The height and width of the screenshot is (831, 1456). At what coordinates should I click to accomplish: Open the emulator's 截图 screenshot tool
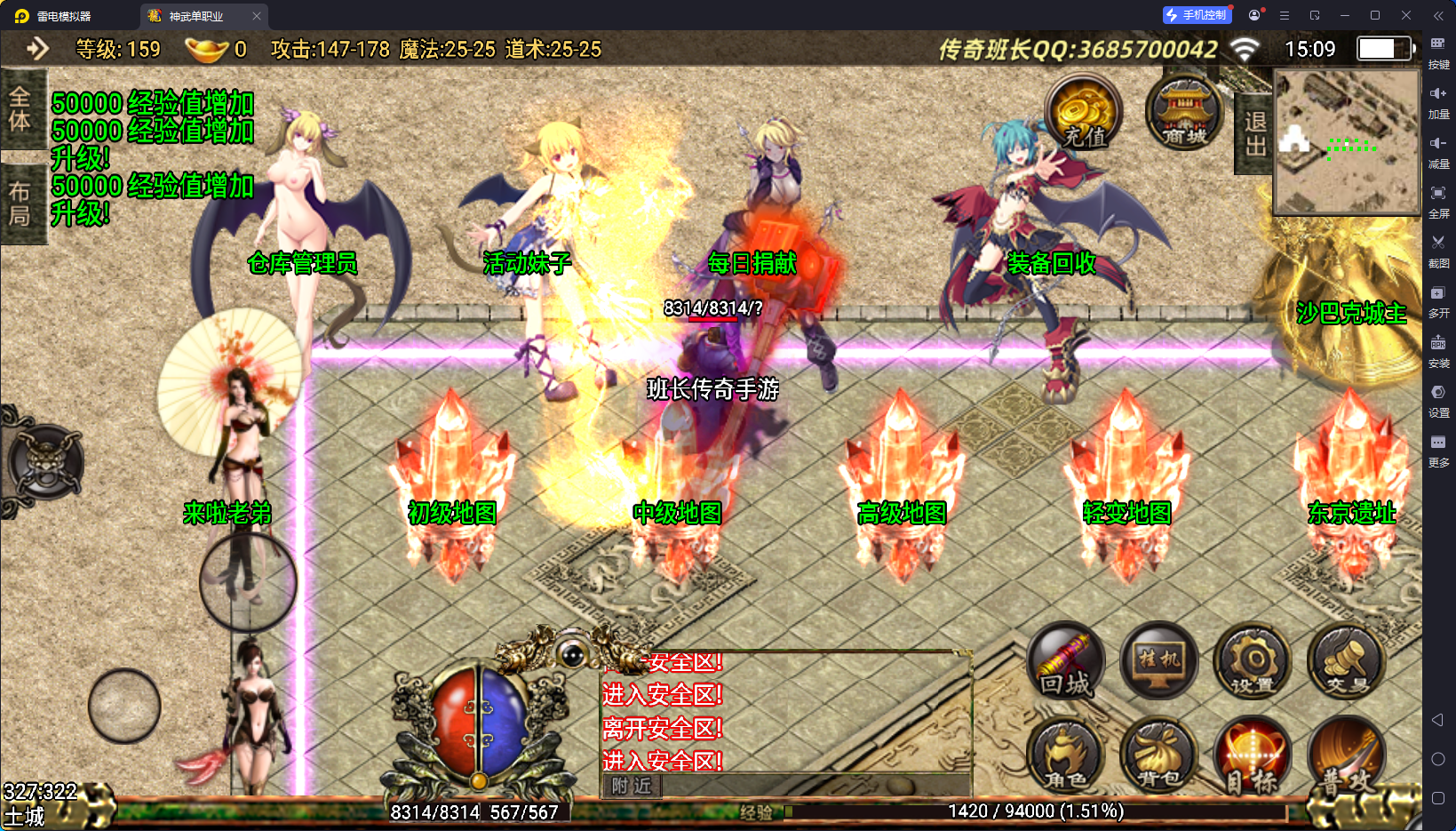pos(1438,250)
